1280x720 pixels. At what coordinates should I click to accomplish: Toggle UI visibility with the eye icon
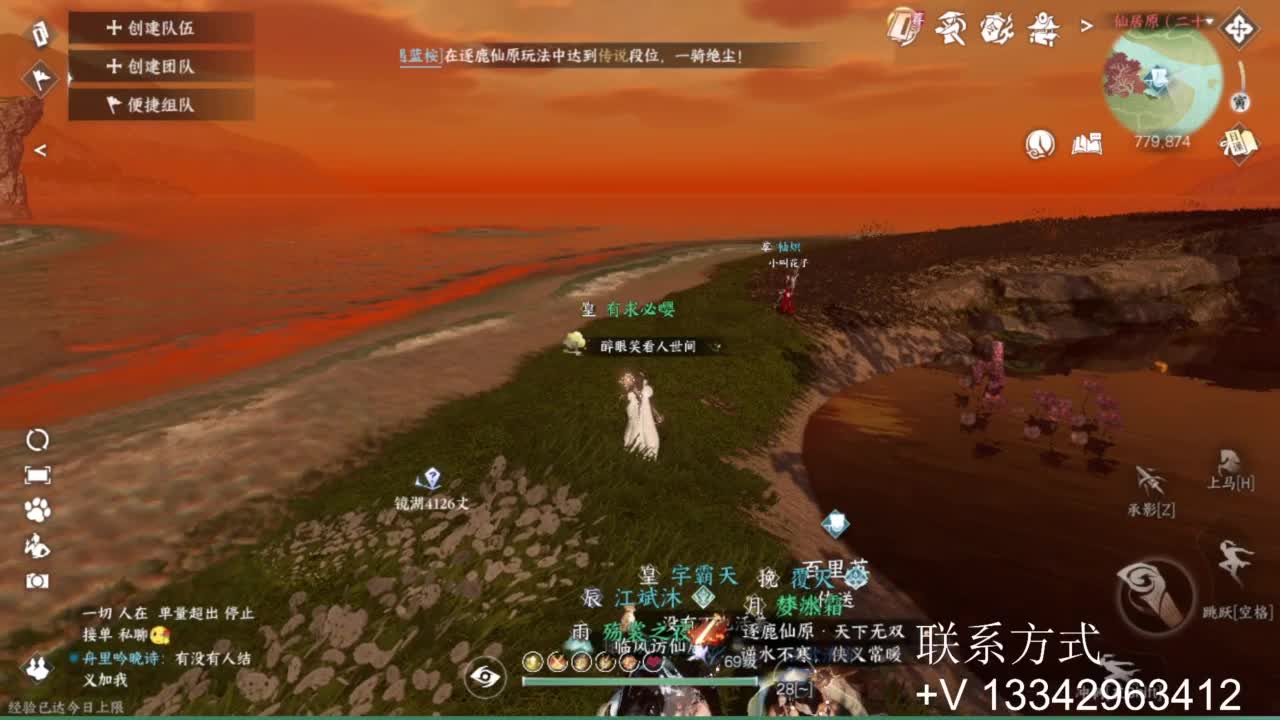[485, 677]
